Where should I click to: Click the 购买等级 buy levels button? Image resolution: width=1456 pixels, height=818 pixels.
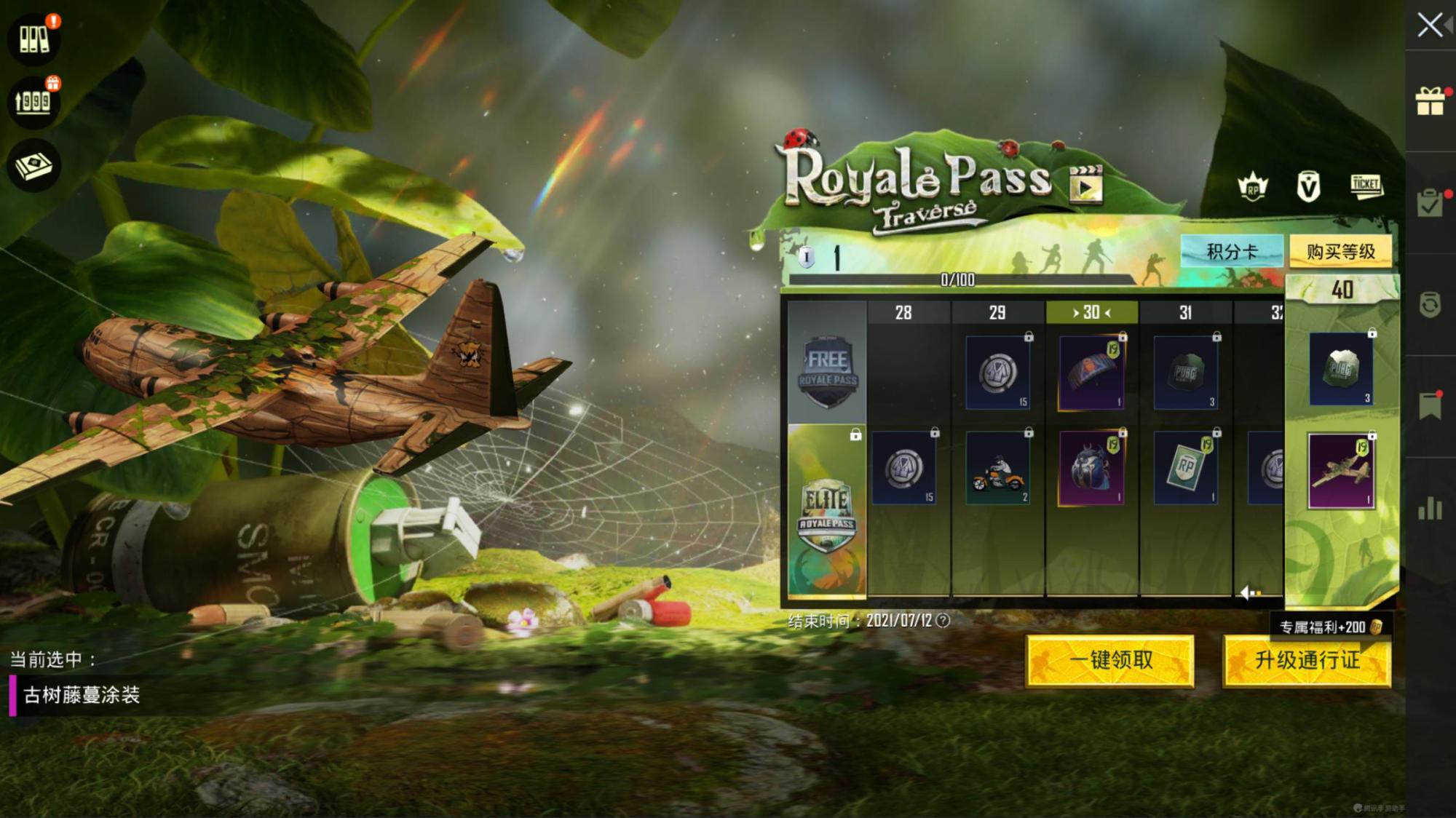pos(1340,252)
